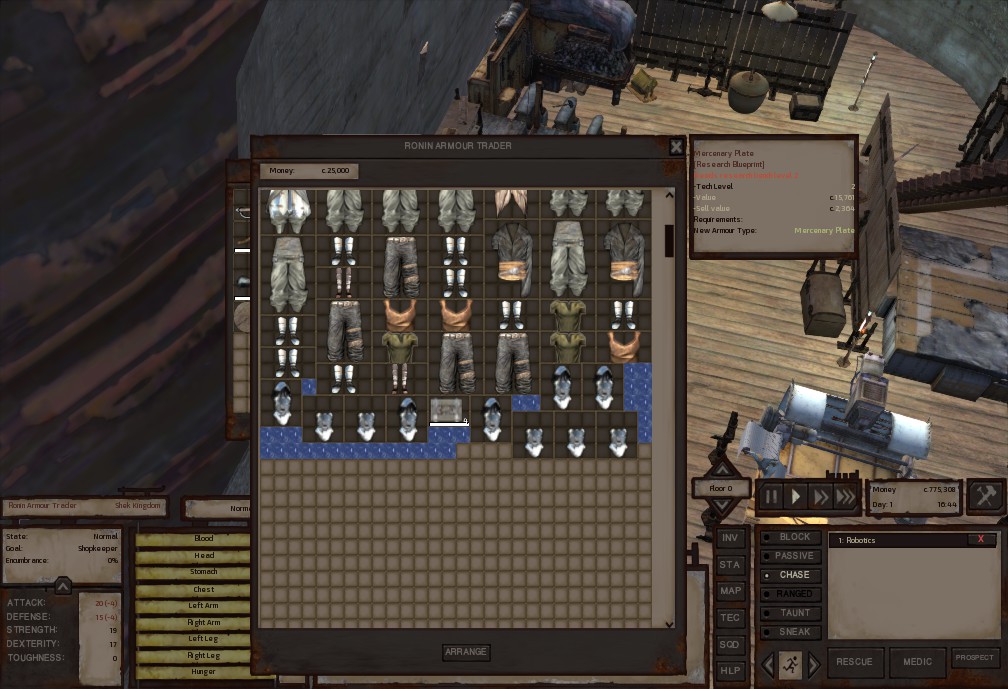
Task: Set game speed to double fast-forward
Action: [x=821, y=496]
